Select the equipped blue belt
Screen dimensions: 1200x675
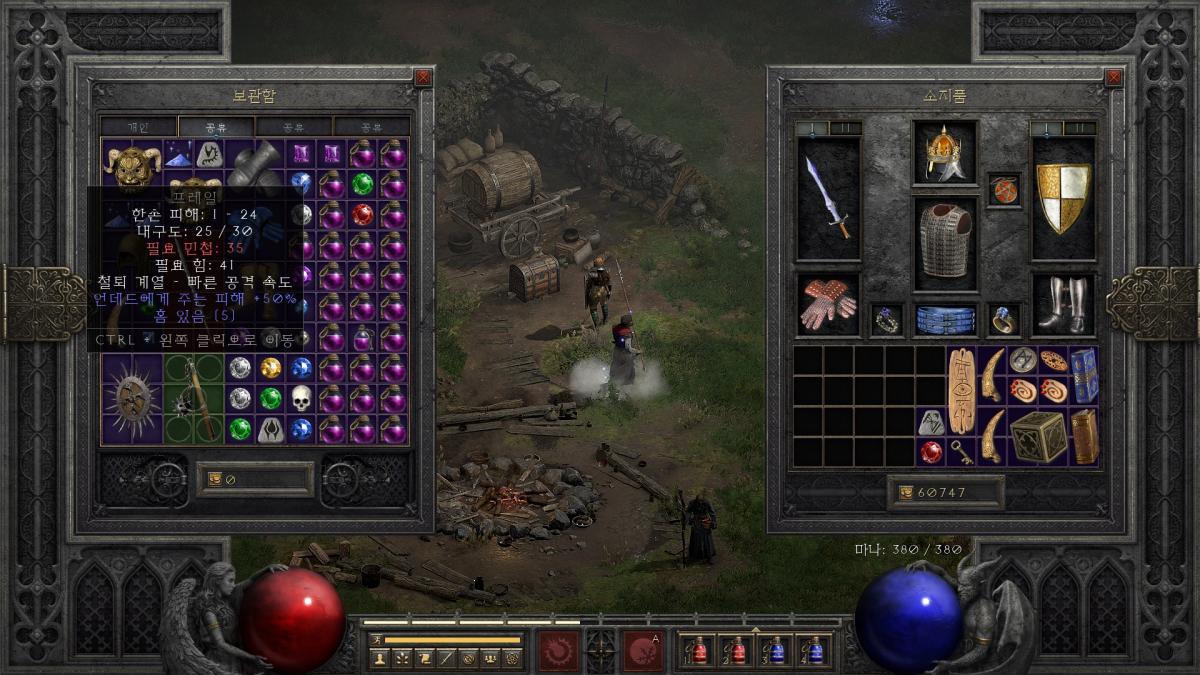tap(944, 319)
